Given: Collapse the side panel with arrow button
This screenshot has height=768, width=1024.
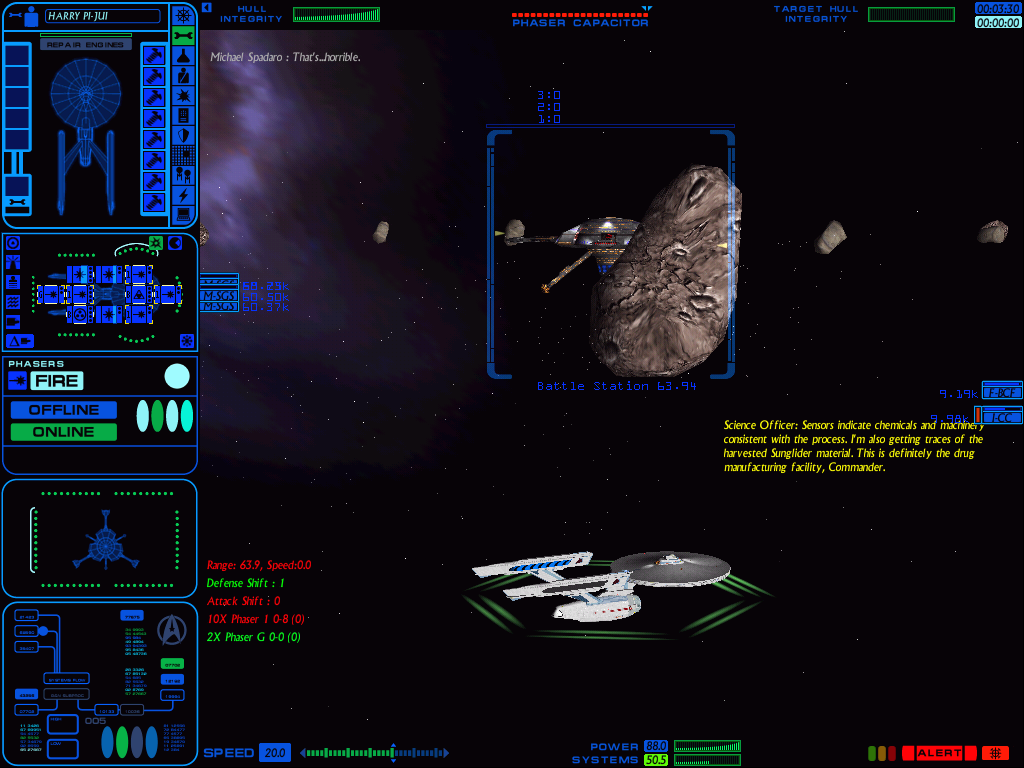Looking at the screenshot, I should point(206,7).
